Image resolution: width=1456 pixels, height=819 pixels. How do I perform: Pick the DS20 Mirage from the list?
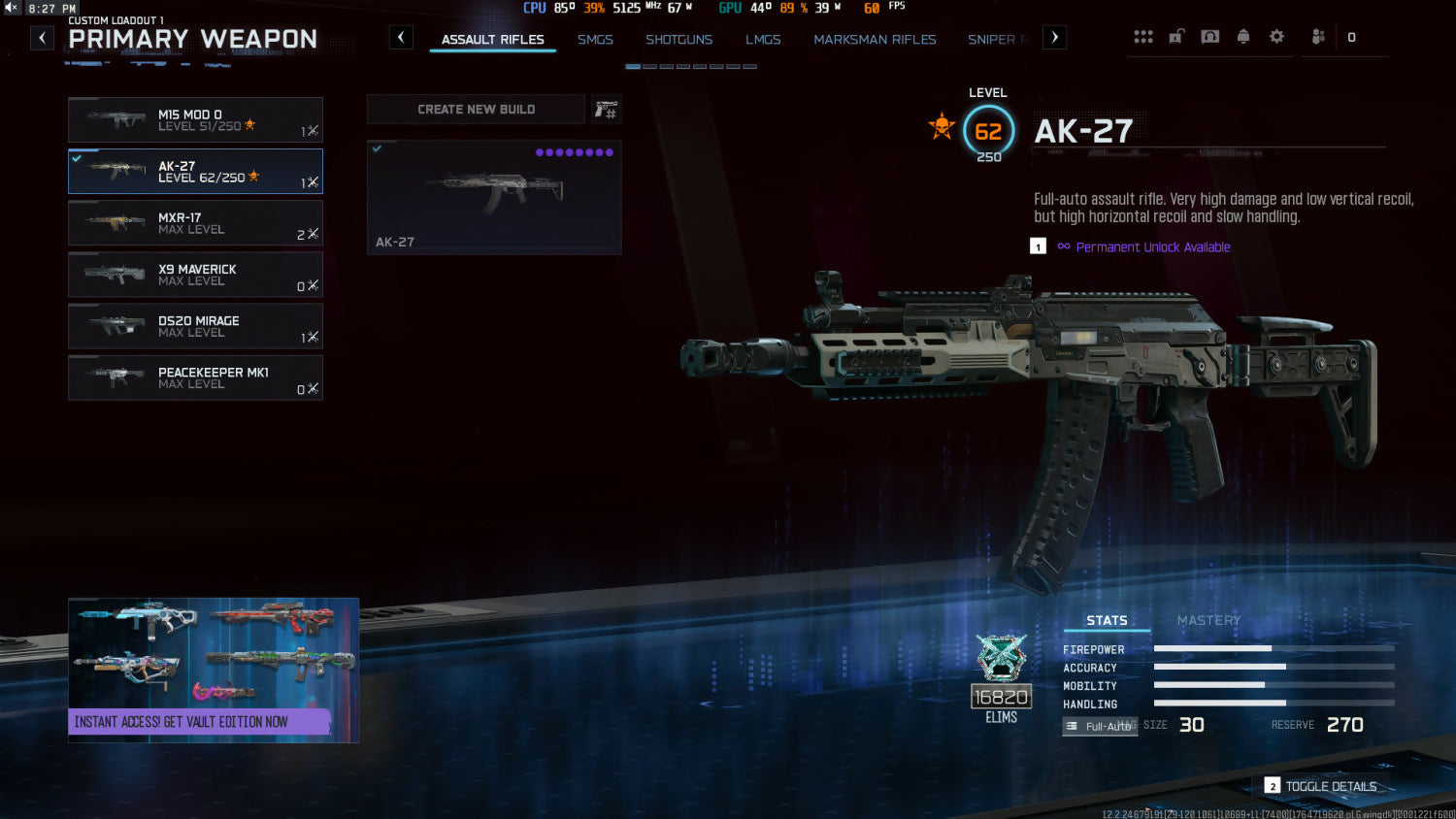click(x=195, y=326)
